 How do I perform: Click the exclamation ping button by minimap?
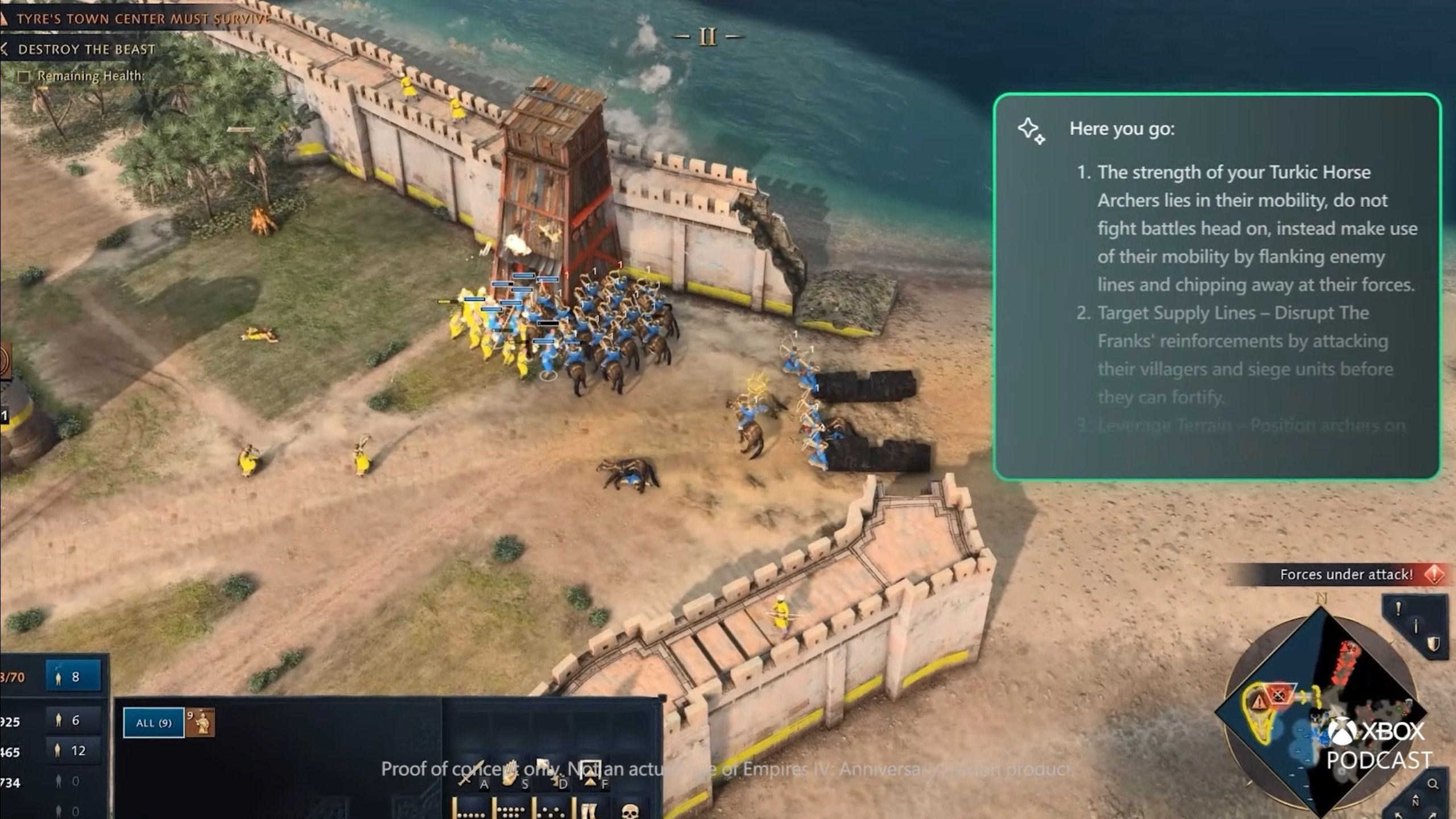tap(1399, 609)
